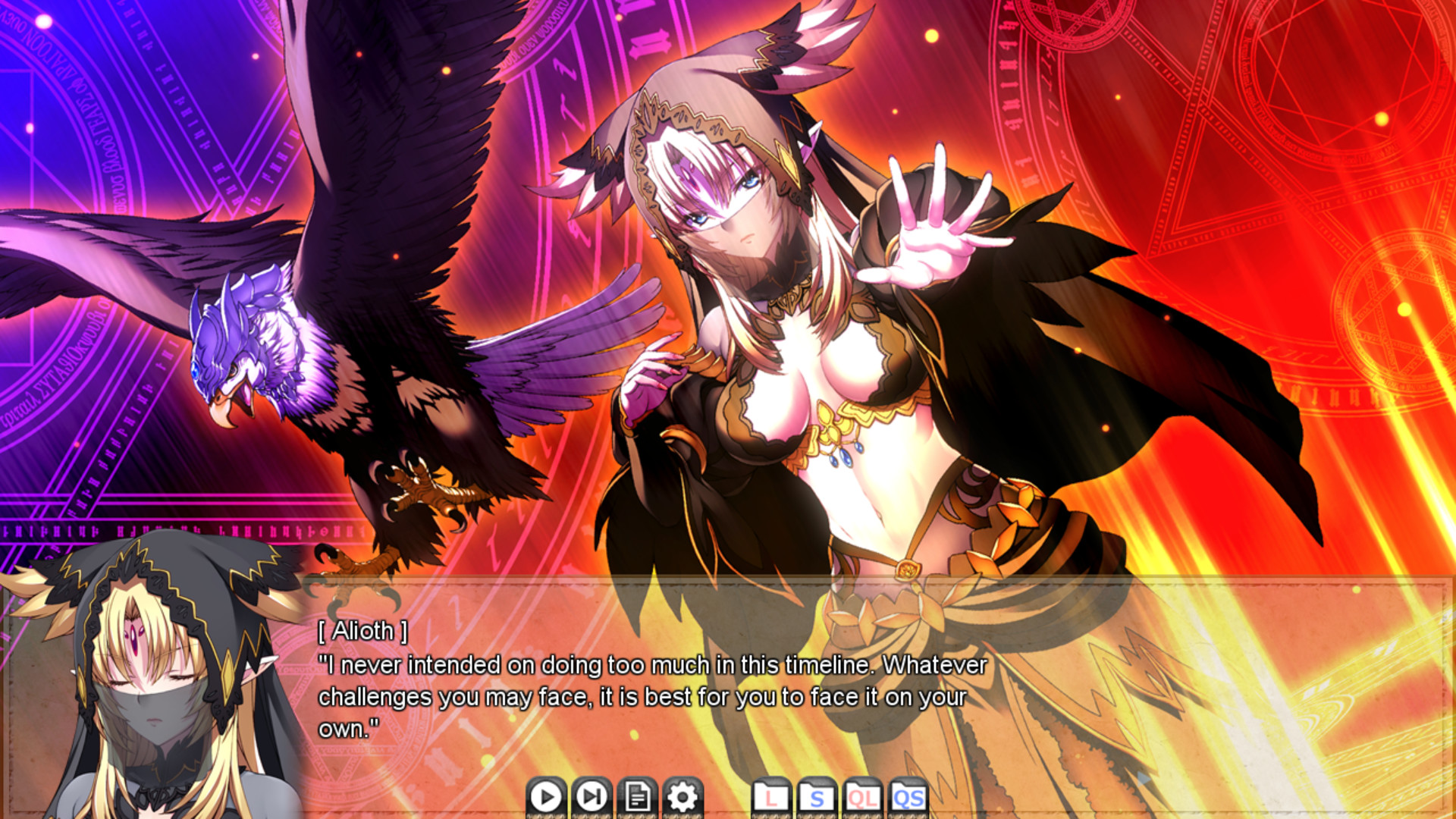
Task: Click the speaker name label [ Alioth ]
Action: [x=362, y=631]
